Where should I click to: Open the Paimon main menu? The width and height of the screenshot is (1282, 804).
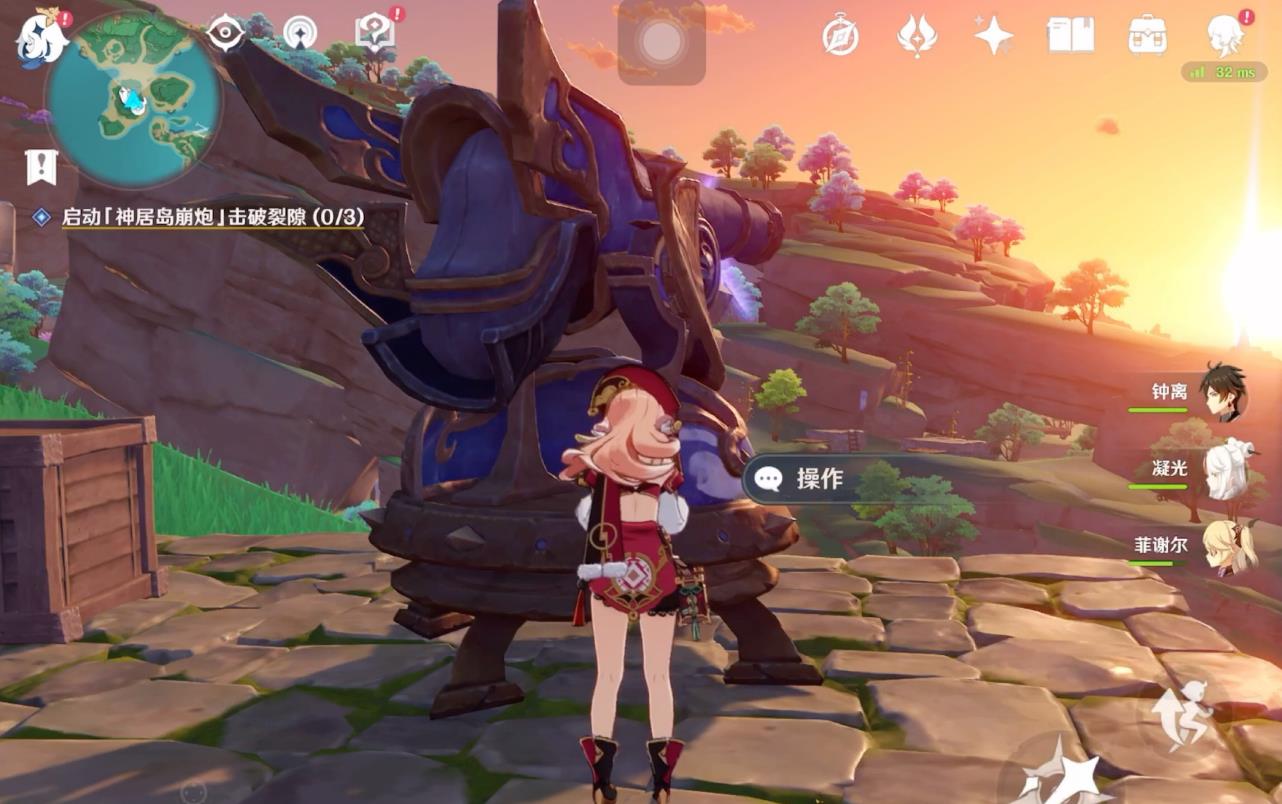click(40, 36)
